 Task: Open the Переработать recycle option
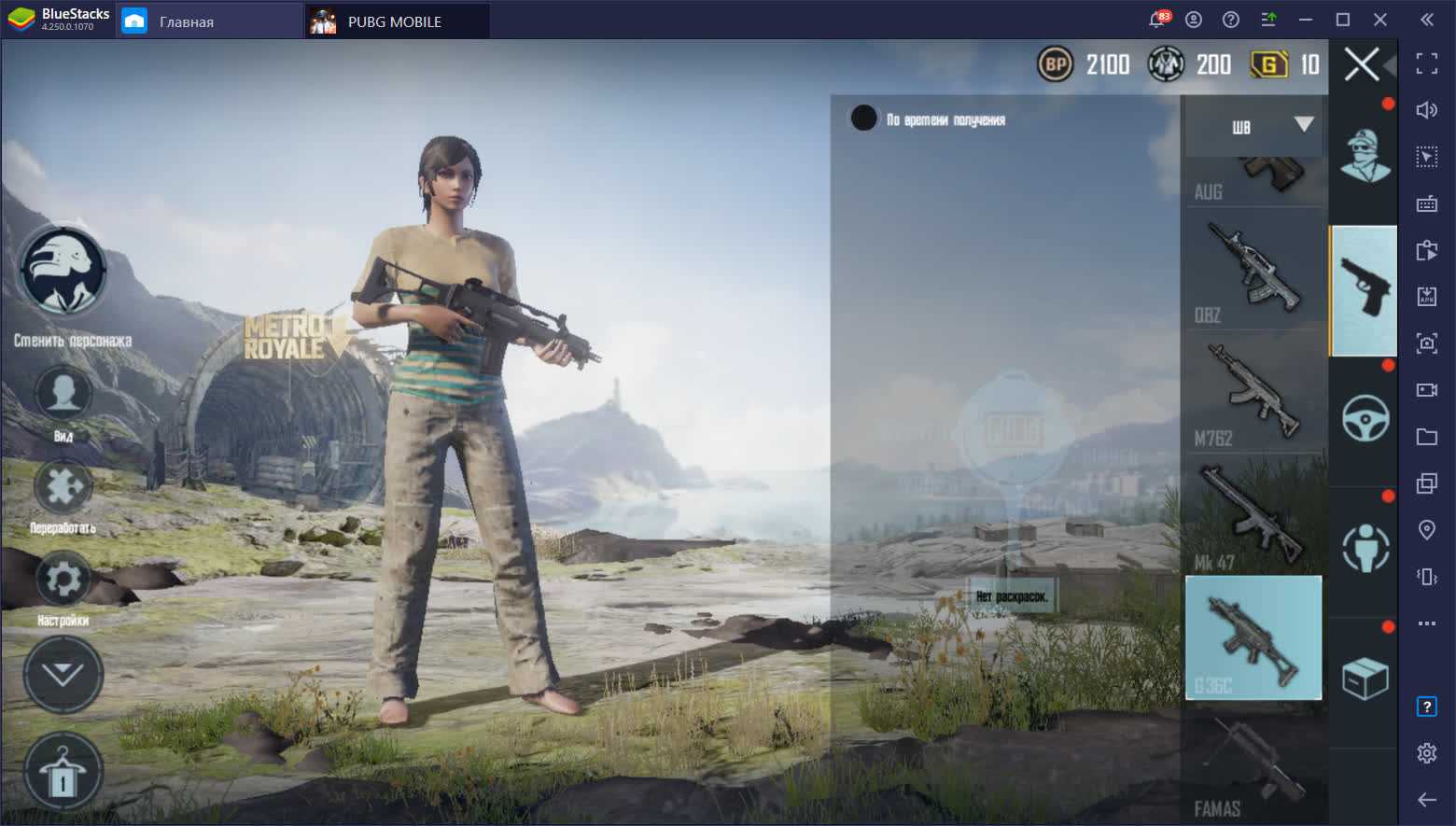click(63, 487)
